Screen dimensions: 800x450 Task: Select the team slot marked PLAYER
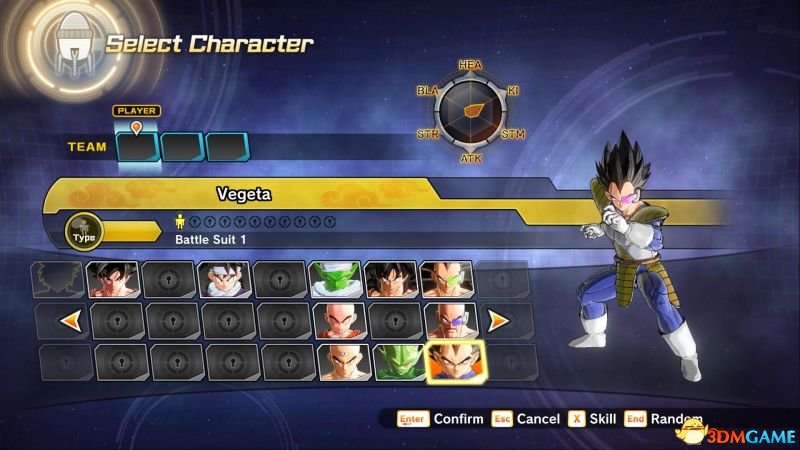tap(138, 147)
